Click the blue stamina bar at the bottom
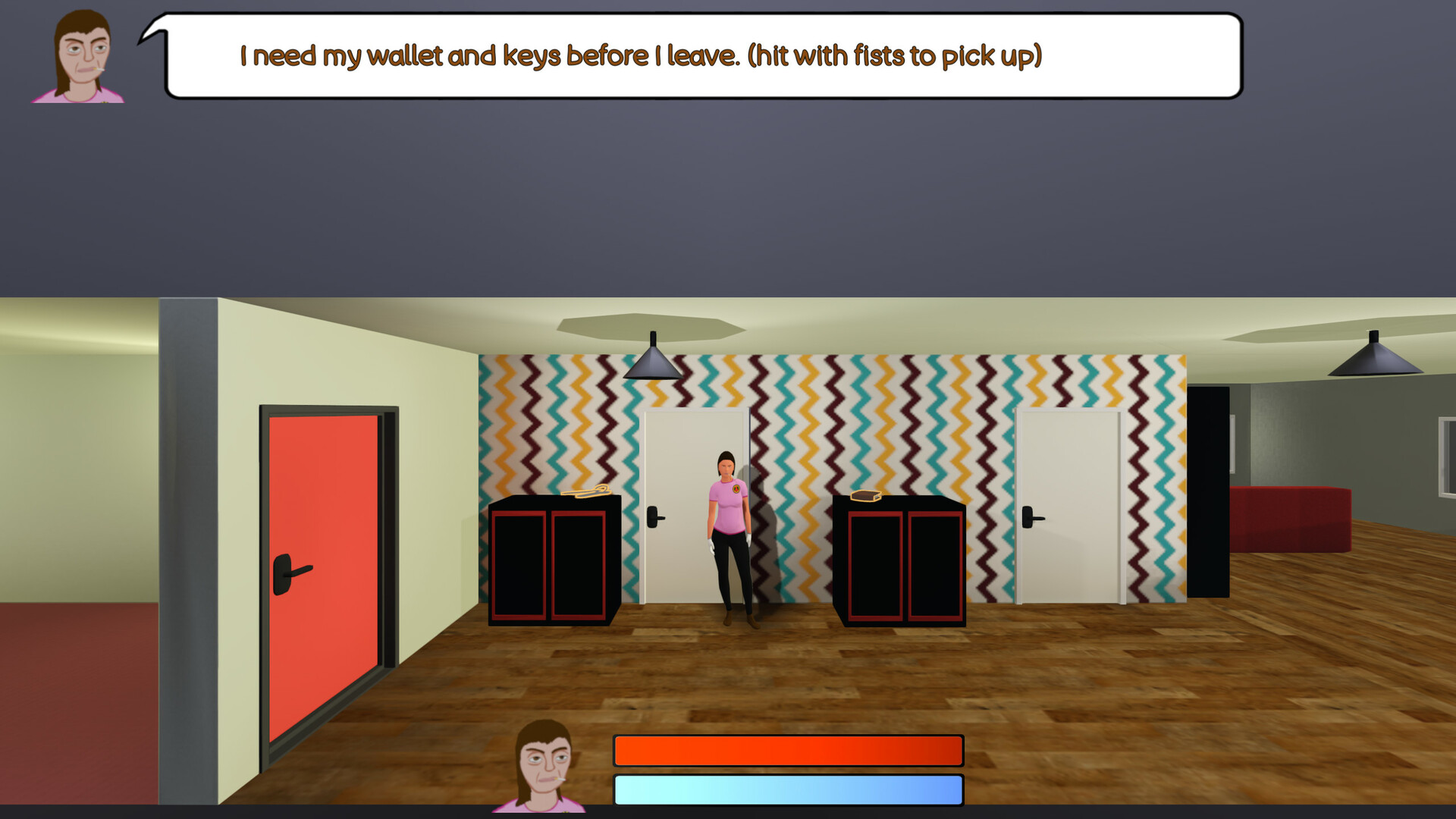The width and height of the screenshot is (1456, 819). tap(789, 789)
